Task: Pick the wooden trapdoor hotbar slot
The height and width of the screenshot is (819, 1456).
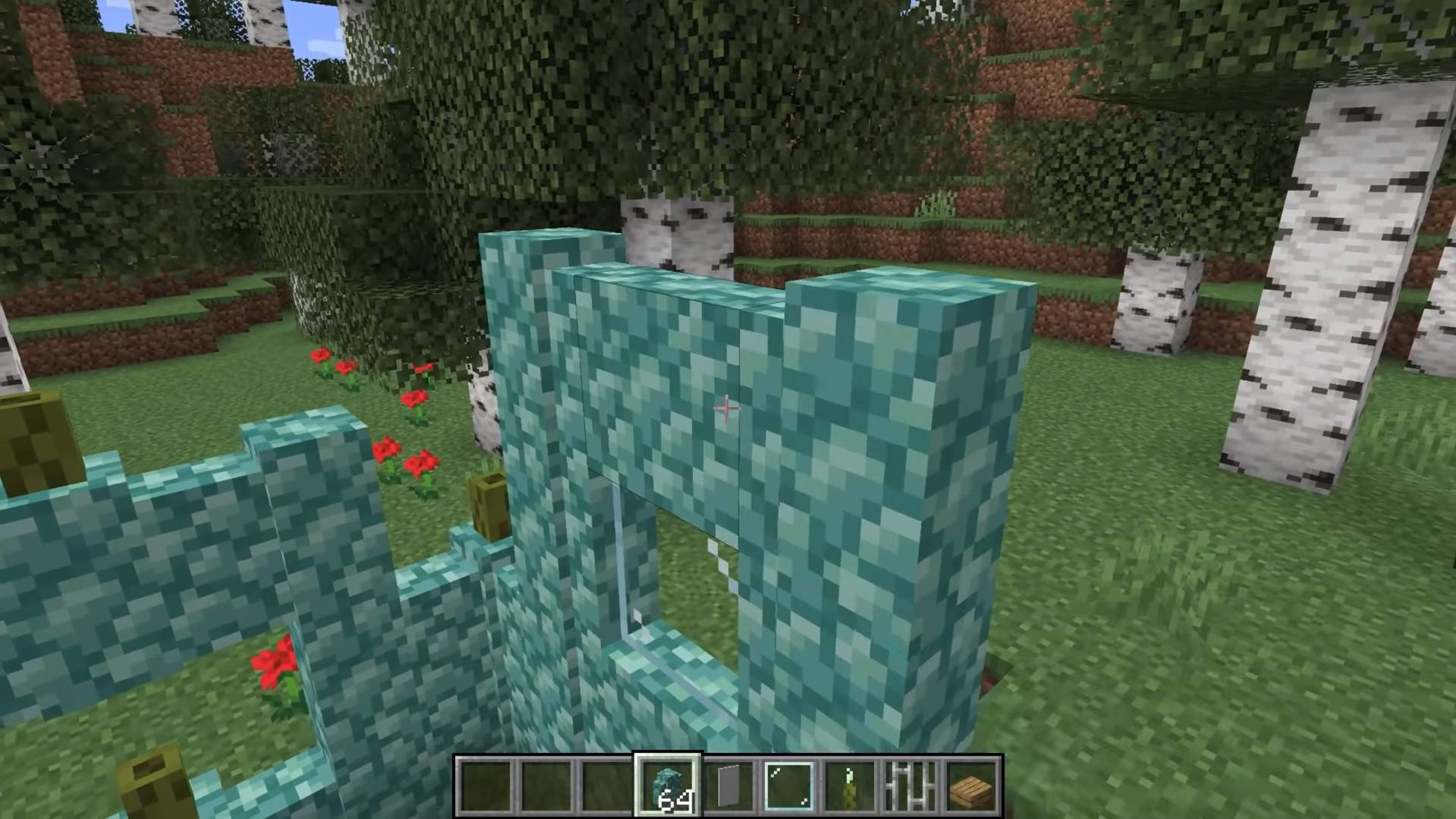Action: 971,786
